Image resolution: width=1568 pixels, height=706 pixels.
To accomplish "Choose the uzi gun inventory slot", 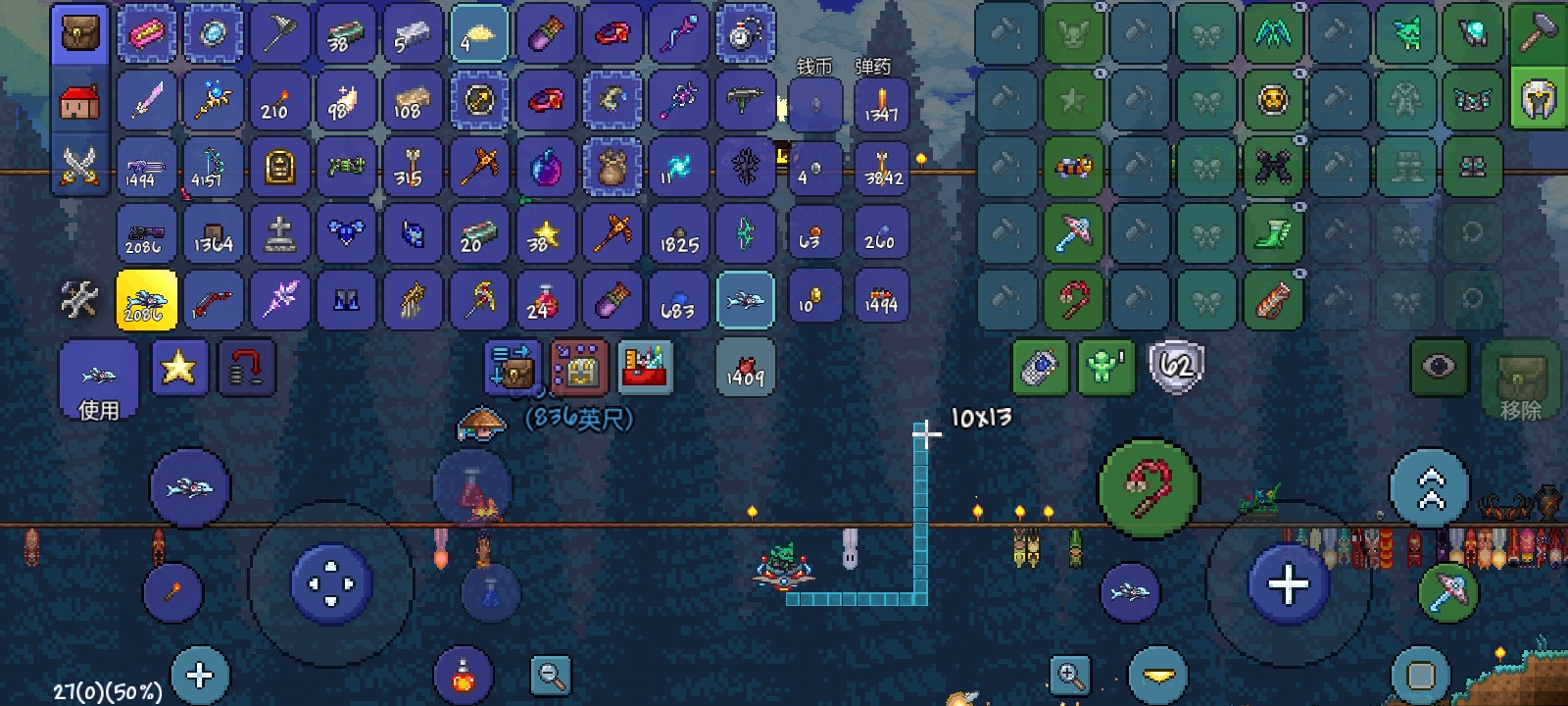I will tap(744, 100).
